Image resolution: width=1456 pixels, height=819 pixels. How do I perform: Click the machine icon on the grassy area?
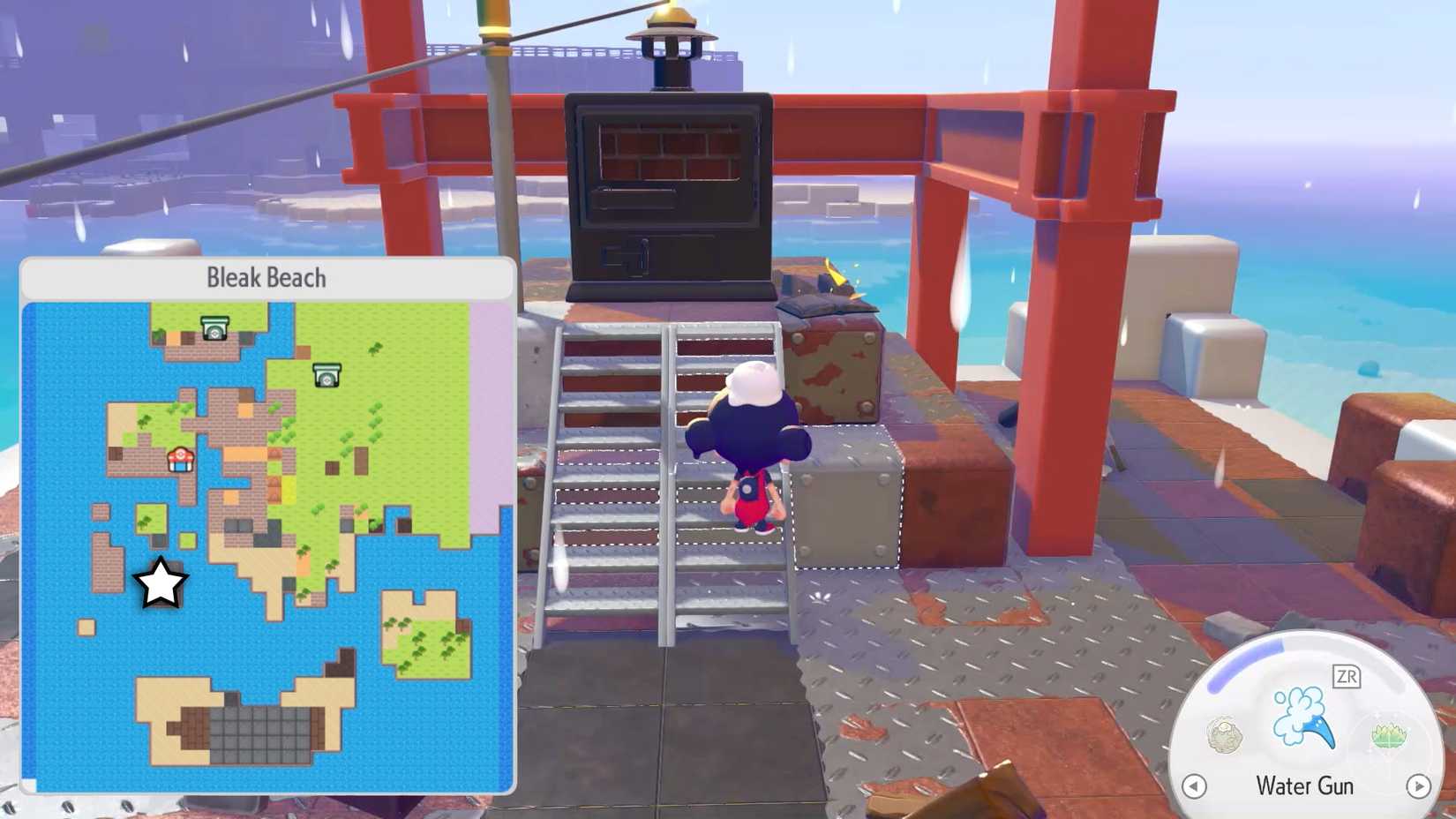[326, 376]
